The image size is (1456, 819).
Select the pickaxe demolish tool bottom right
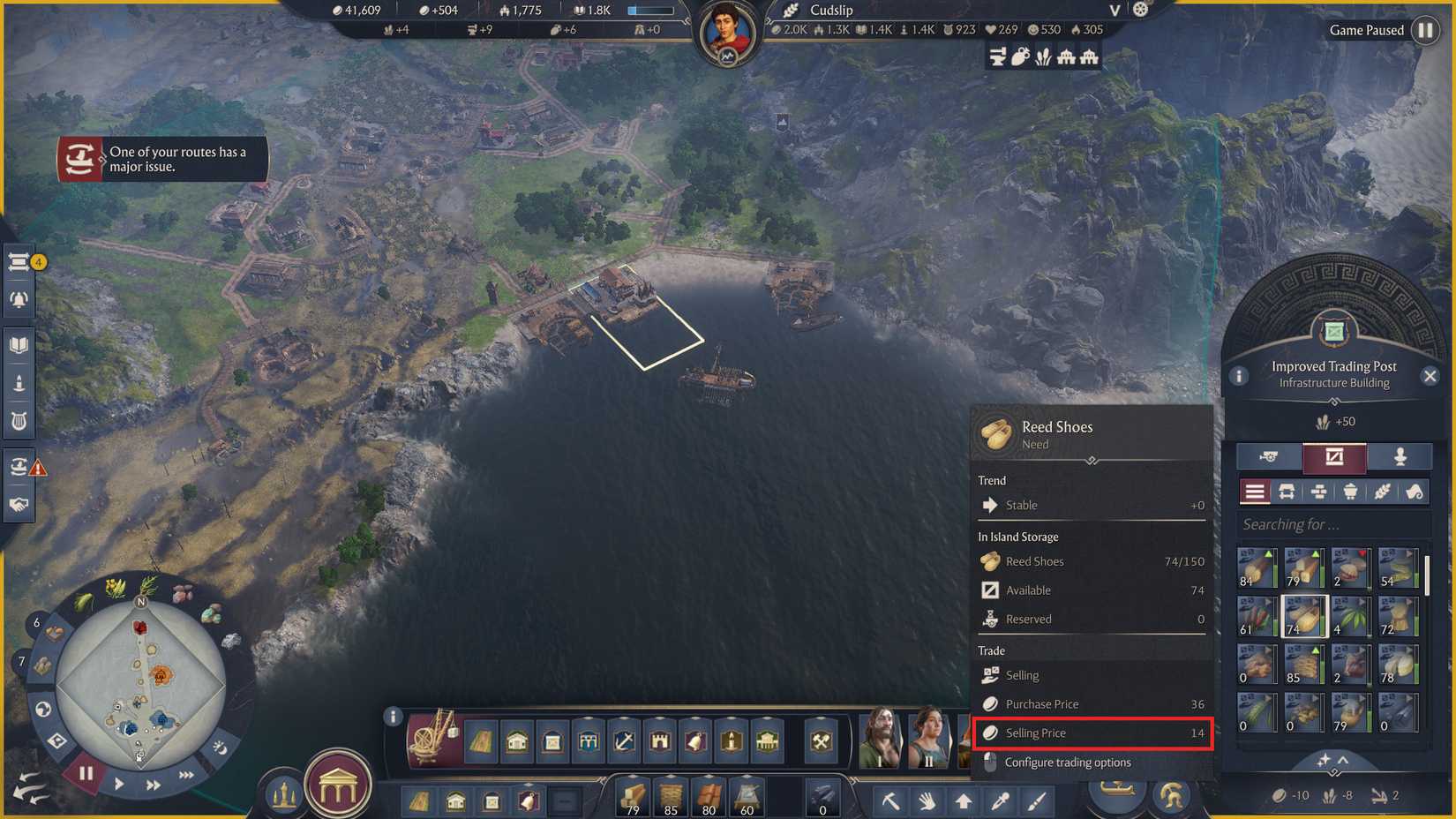point(889,800)
